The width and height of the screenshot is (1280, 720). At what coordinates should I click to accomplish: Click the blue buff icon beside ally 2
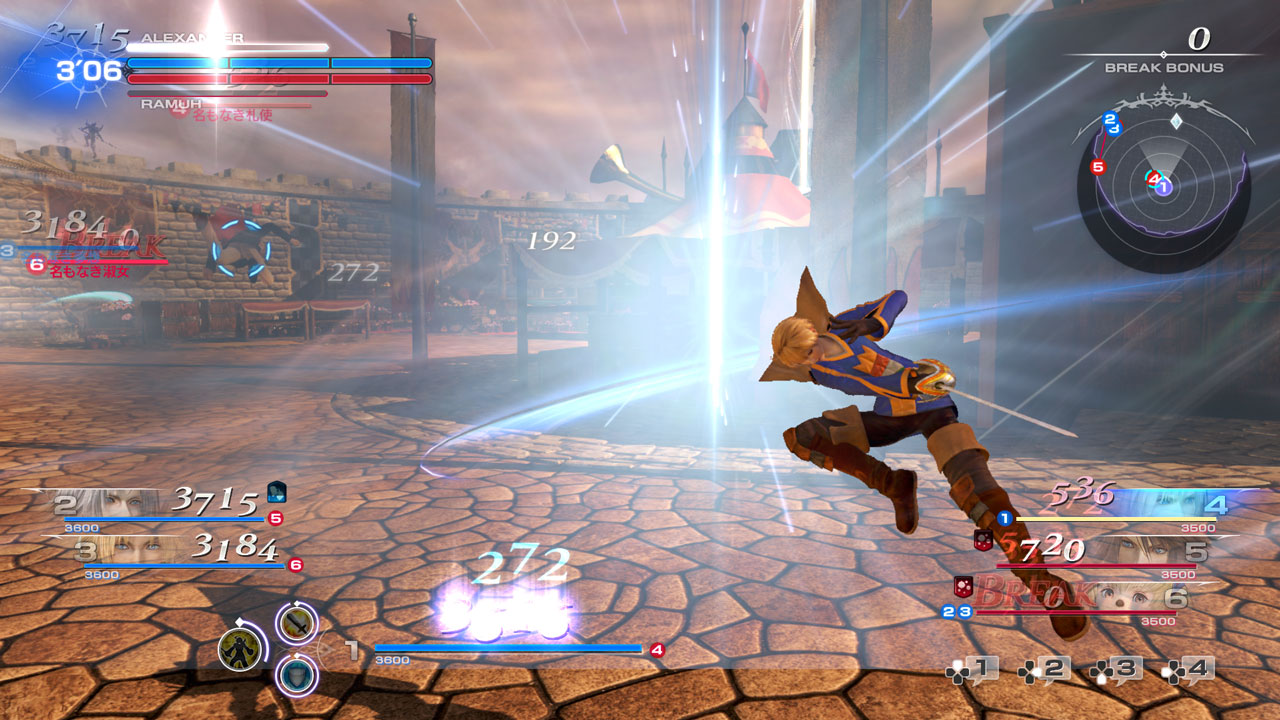tap(277, 492)
